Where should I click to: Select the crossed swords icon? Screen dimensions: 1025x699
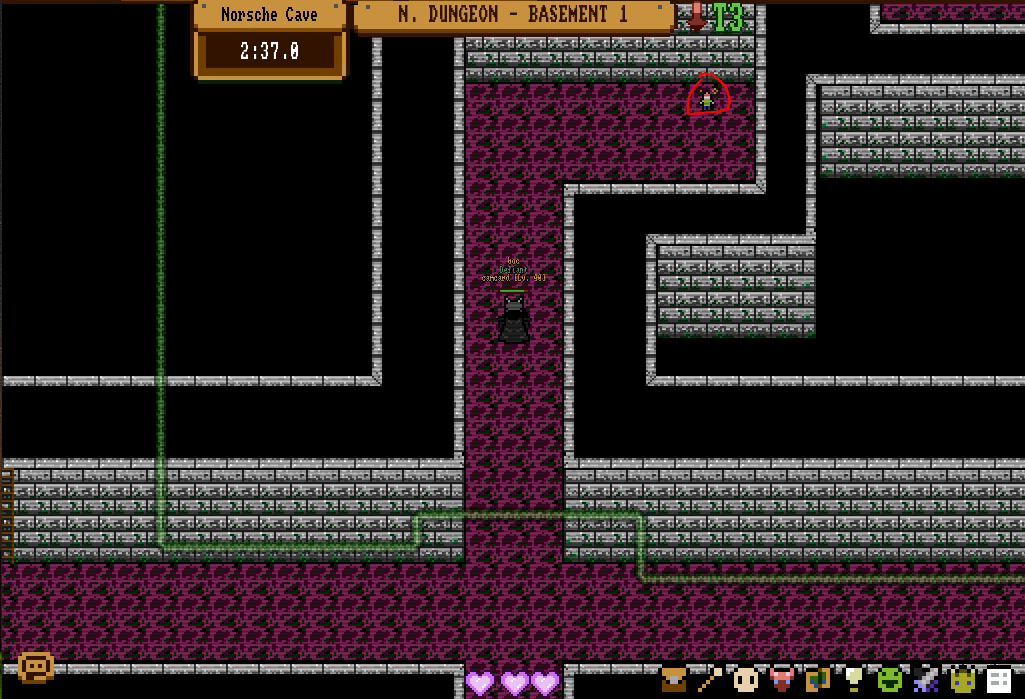coord(925,680)
